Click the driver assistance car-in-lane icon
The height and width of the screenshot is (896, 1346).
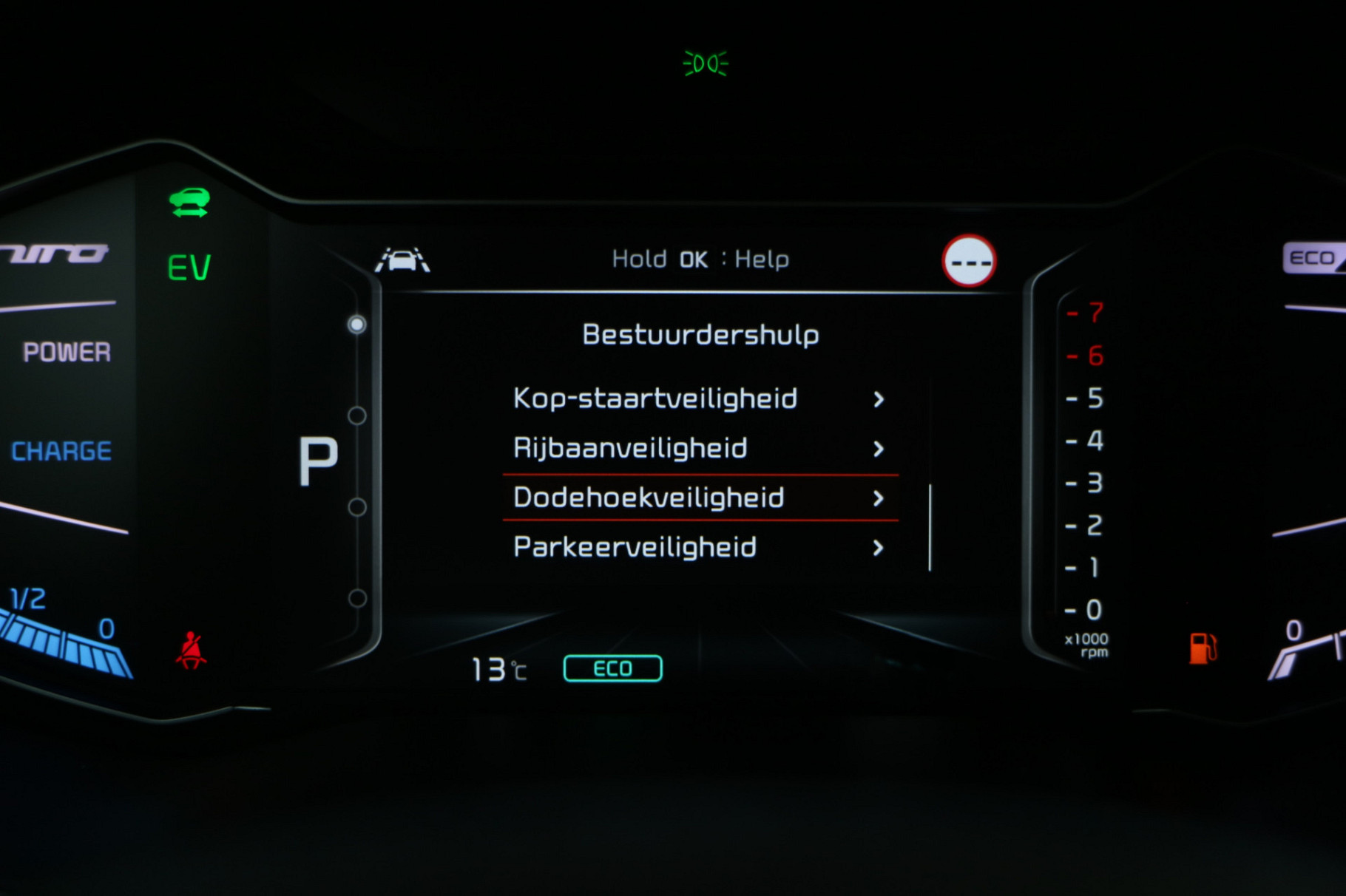[402, 259]
